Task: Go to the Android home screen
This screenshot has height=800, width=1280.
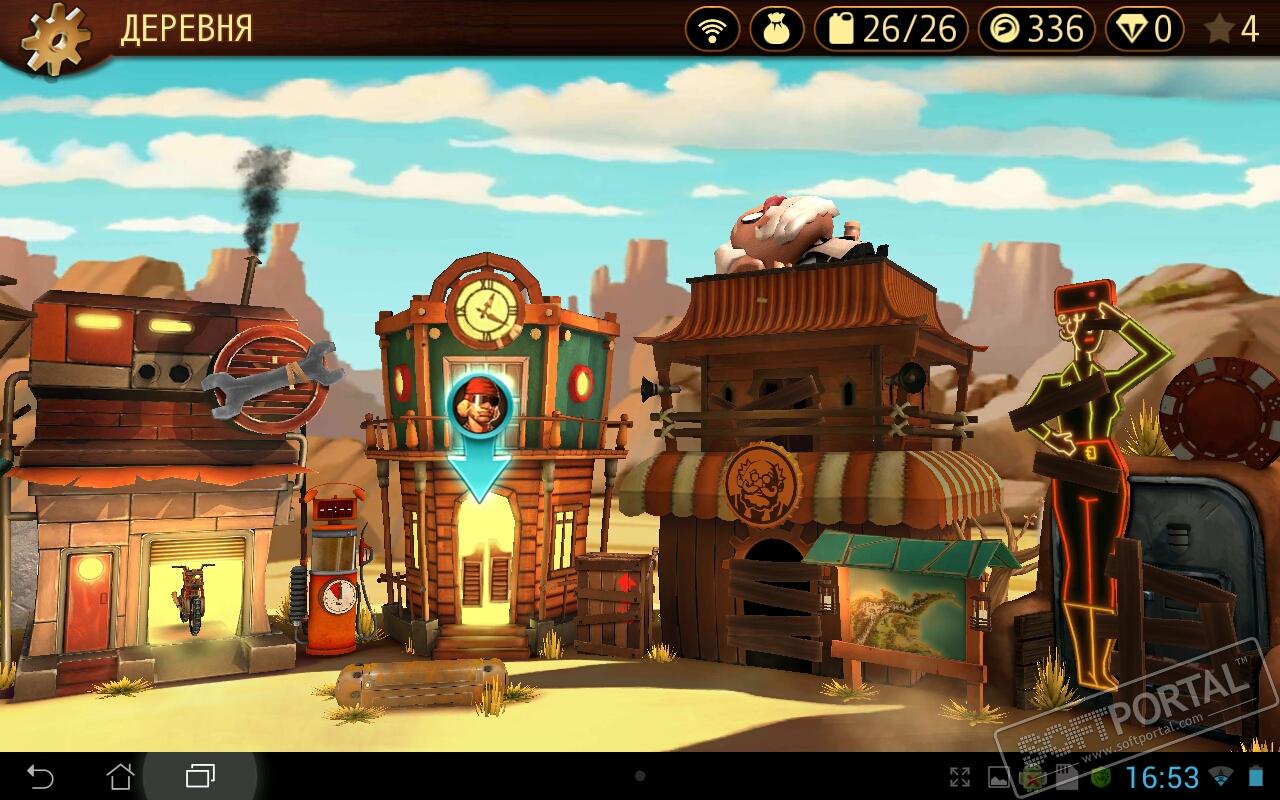Action: [x=120, y=776]
